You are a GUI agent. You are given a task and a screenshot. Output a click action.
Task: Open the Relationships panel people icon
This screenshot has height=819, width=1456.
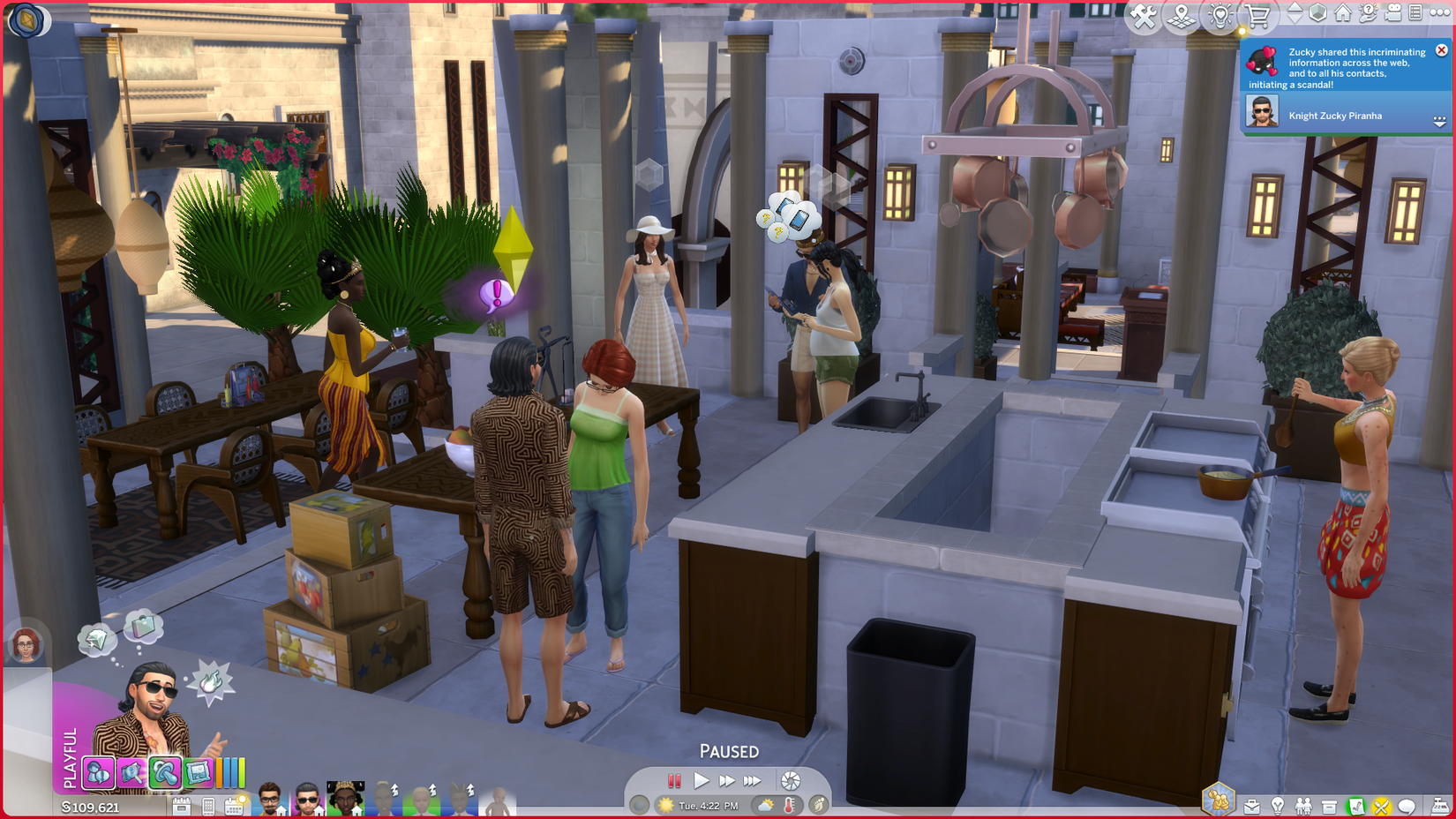[x=1303, y=805]
